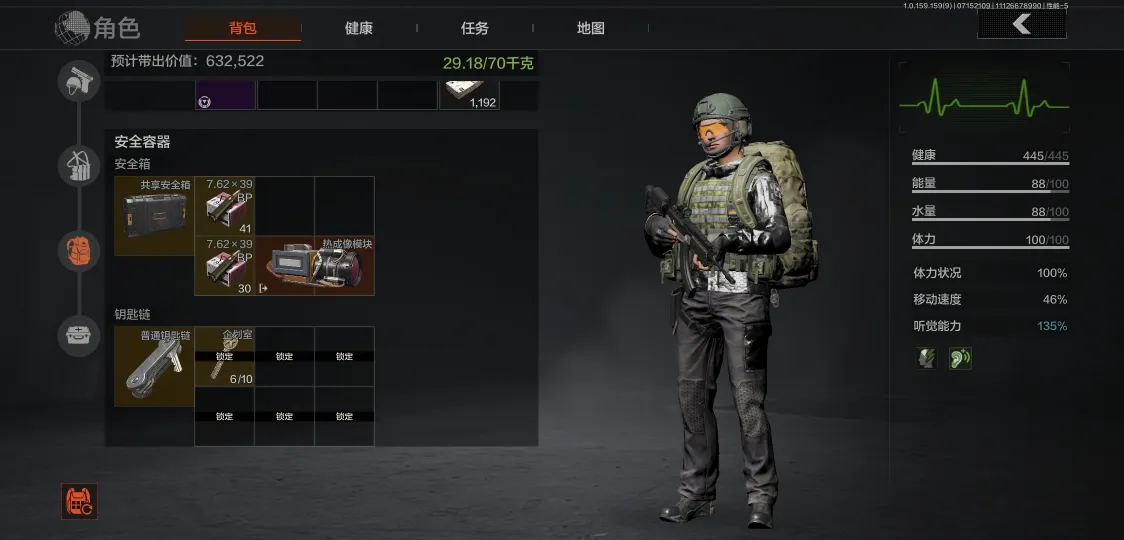Jump to the helmet and pistol equipment section
Screen dimensions: 1124x540
tap(78, 81)
